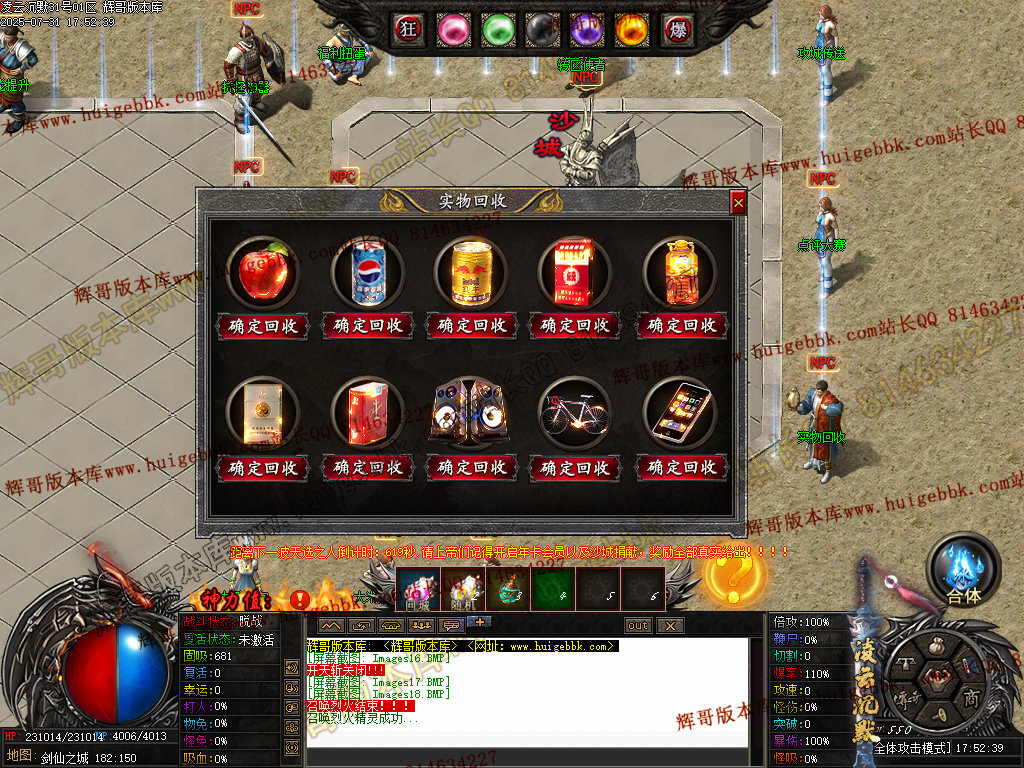Close the 实物回收 recycle window

[738, 203]
